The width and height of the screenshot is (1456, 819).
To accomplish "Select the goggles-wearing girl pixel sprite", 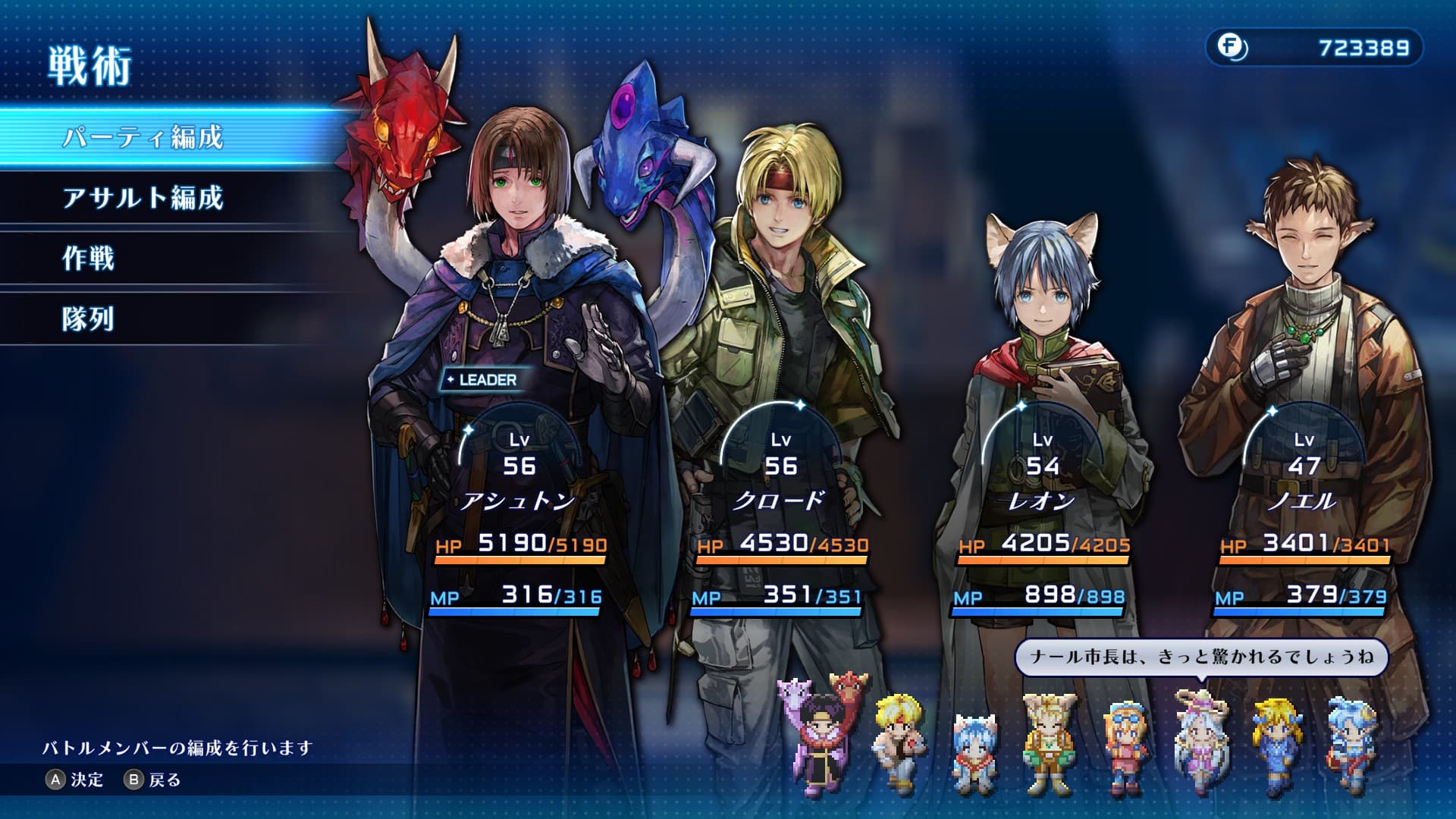I will coord(1125,747).
